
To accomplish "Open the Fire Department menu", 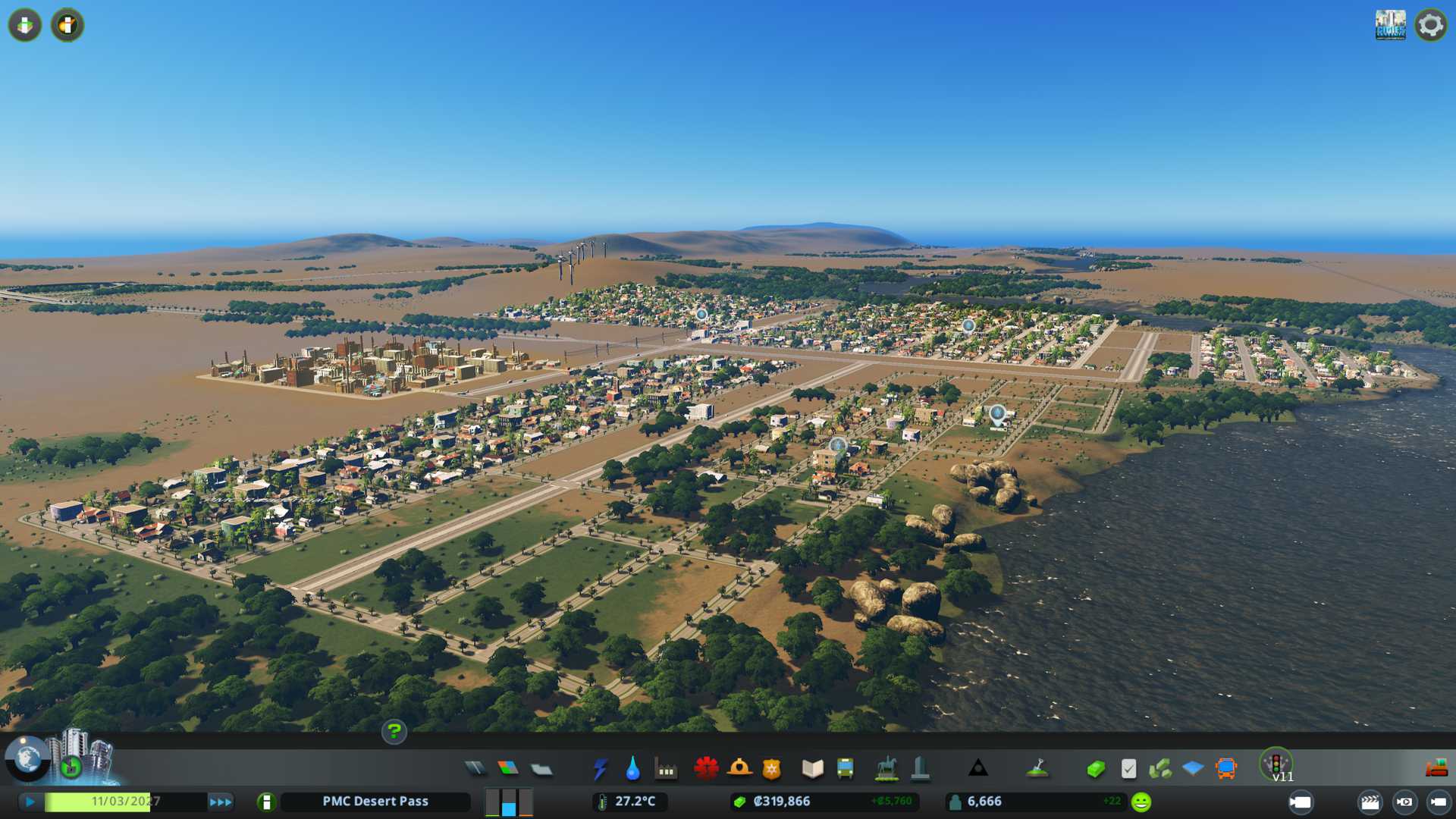I will tap(739, 769).
